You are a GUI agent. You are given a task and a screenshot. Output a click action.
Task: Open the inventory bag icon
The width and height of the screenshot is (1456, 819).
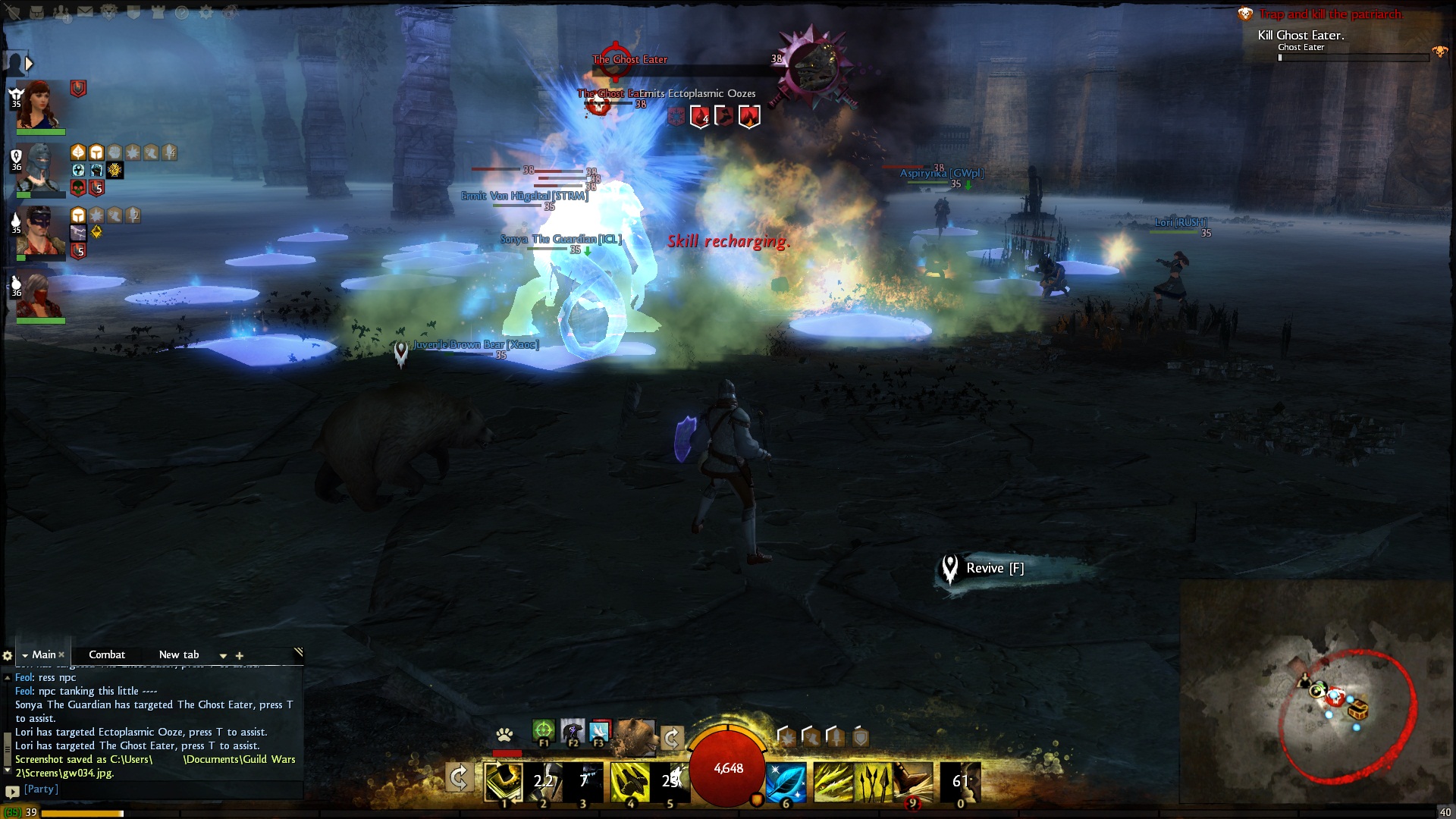click(x=36, y=12)
